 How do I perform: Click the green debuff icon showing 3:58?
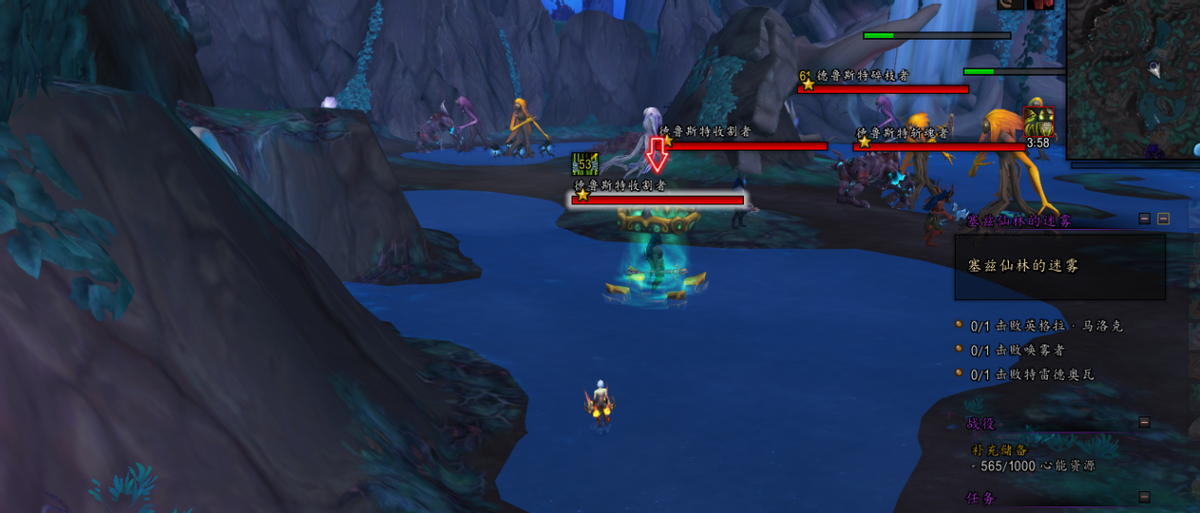1039,123
